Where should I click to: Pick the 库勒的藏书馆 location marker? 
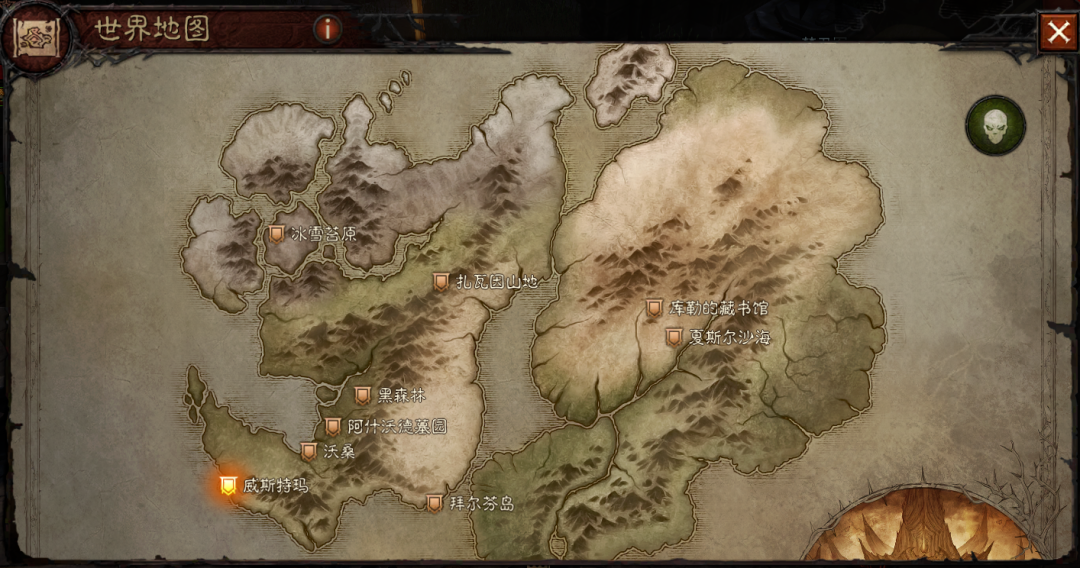click(654, 308)
